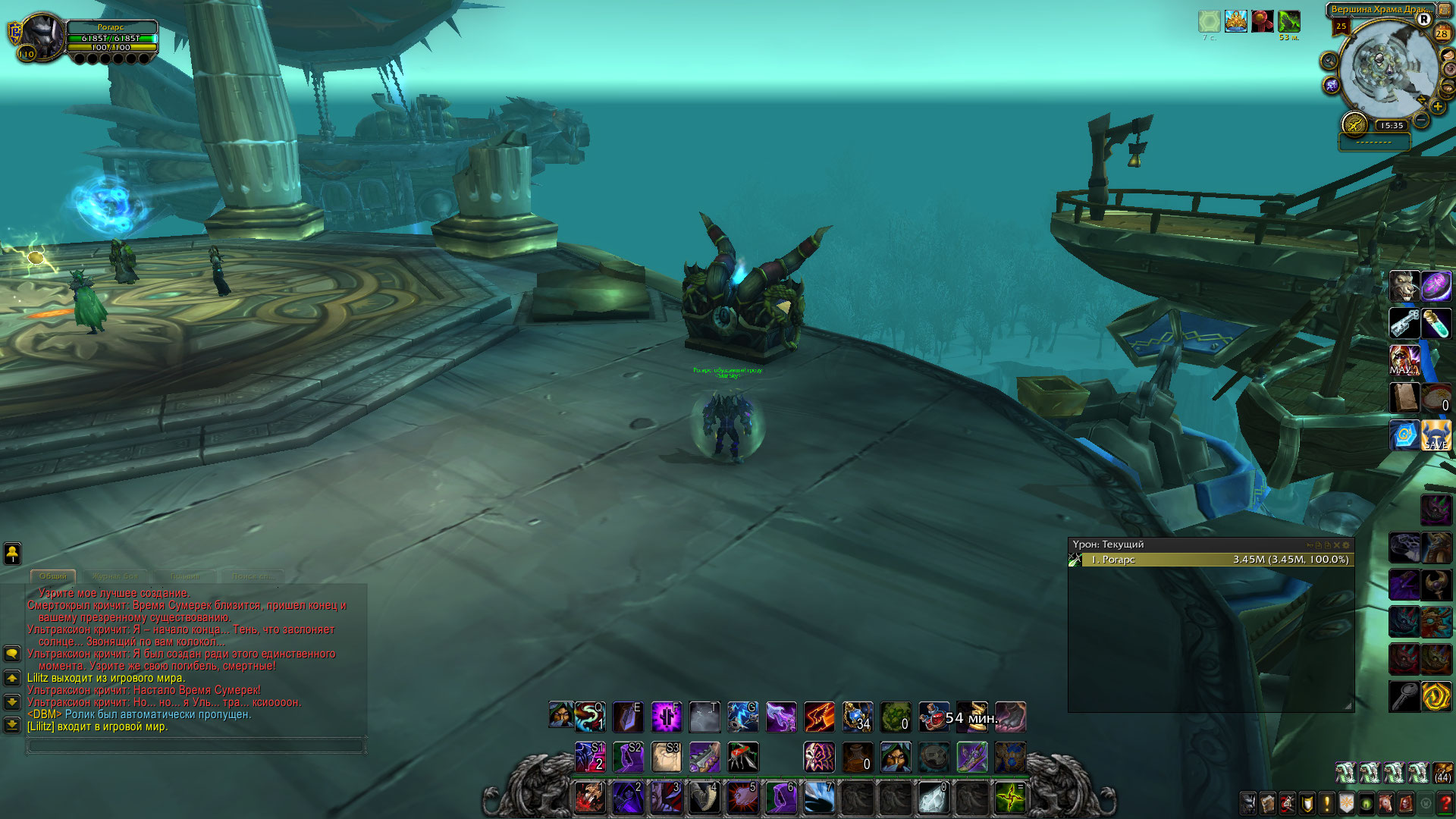The image size is (1456, 819).
Task: Click the minimap tracking magnifier button
Action: [1329, 61]
